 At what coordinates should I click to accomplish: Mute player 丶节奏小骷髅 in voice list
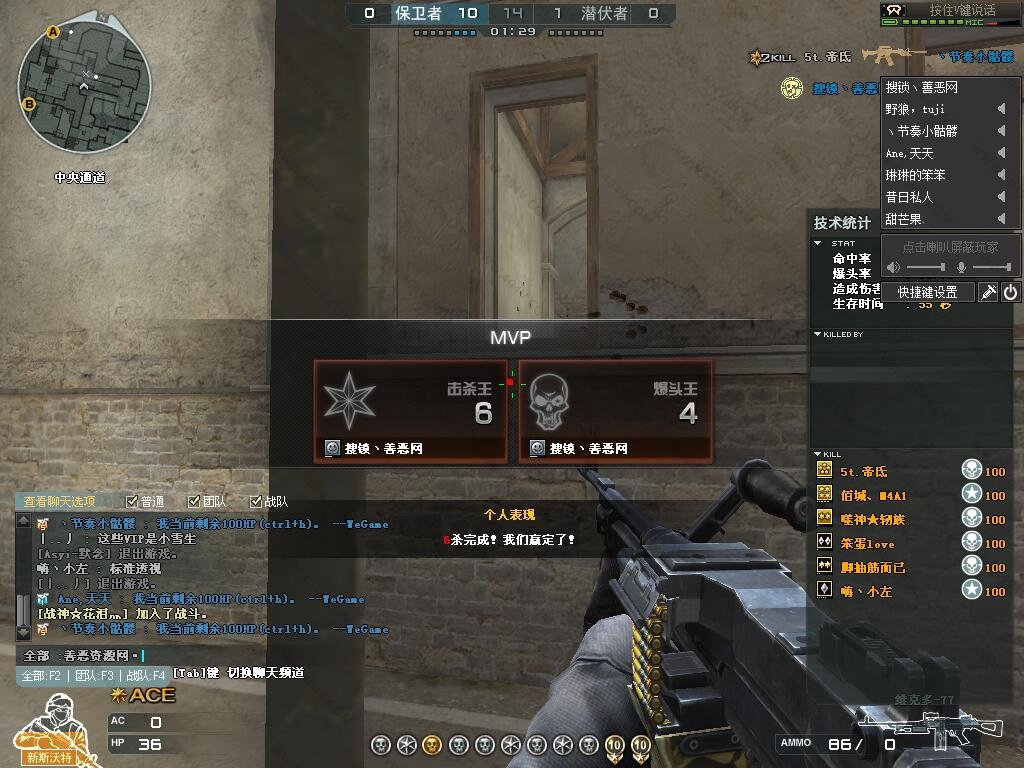coord(1001,131)
